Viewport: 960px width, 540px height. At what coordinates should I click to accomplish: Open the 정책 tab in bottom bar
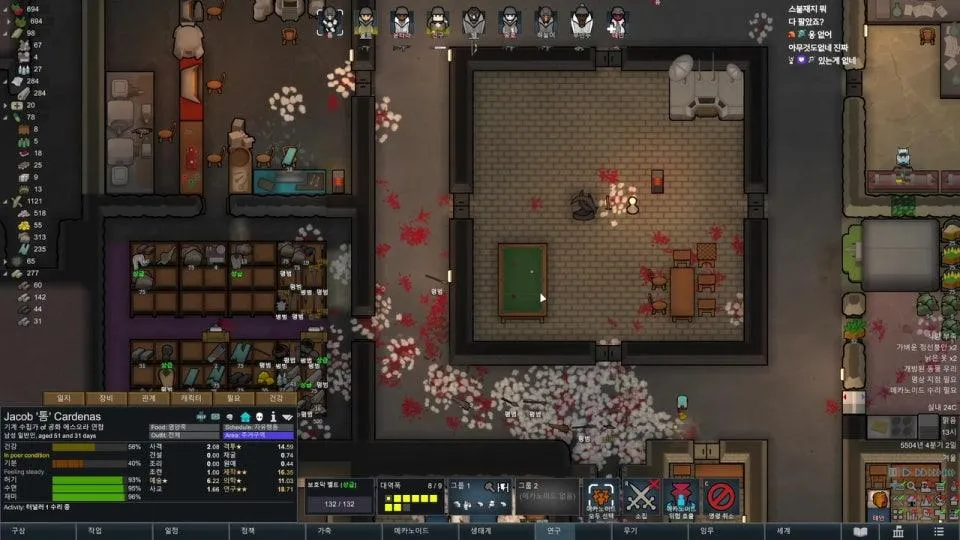pyautogui.click(x=248, y=531)
